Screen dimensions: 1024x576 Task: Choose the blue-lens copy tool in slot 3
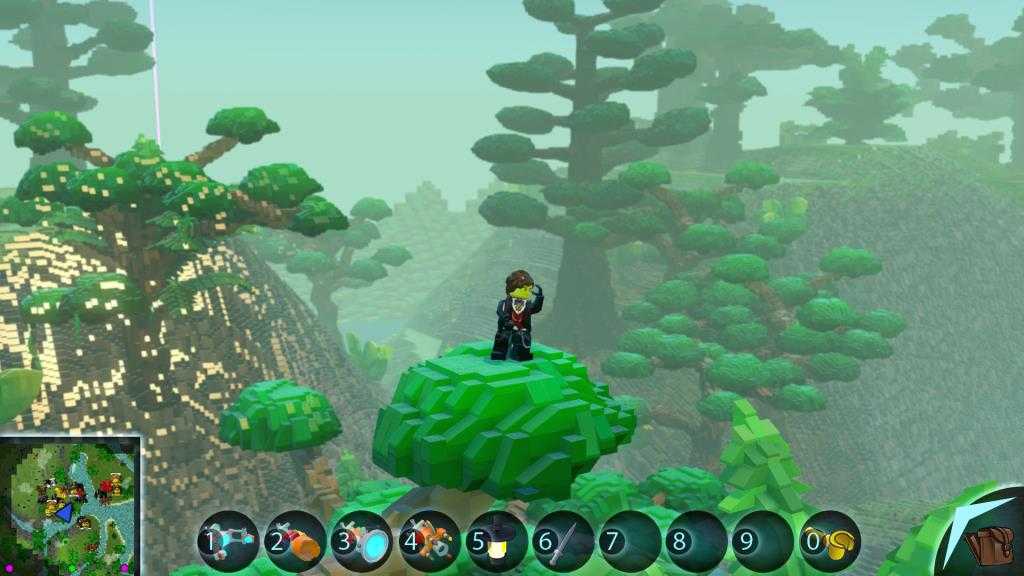[x=362, y=542]
